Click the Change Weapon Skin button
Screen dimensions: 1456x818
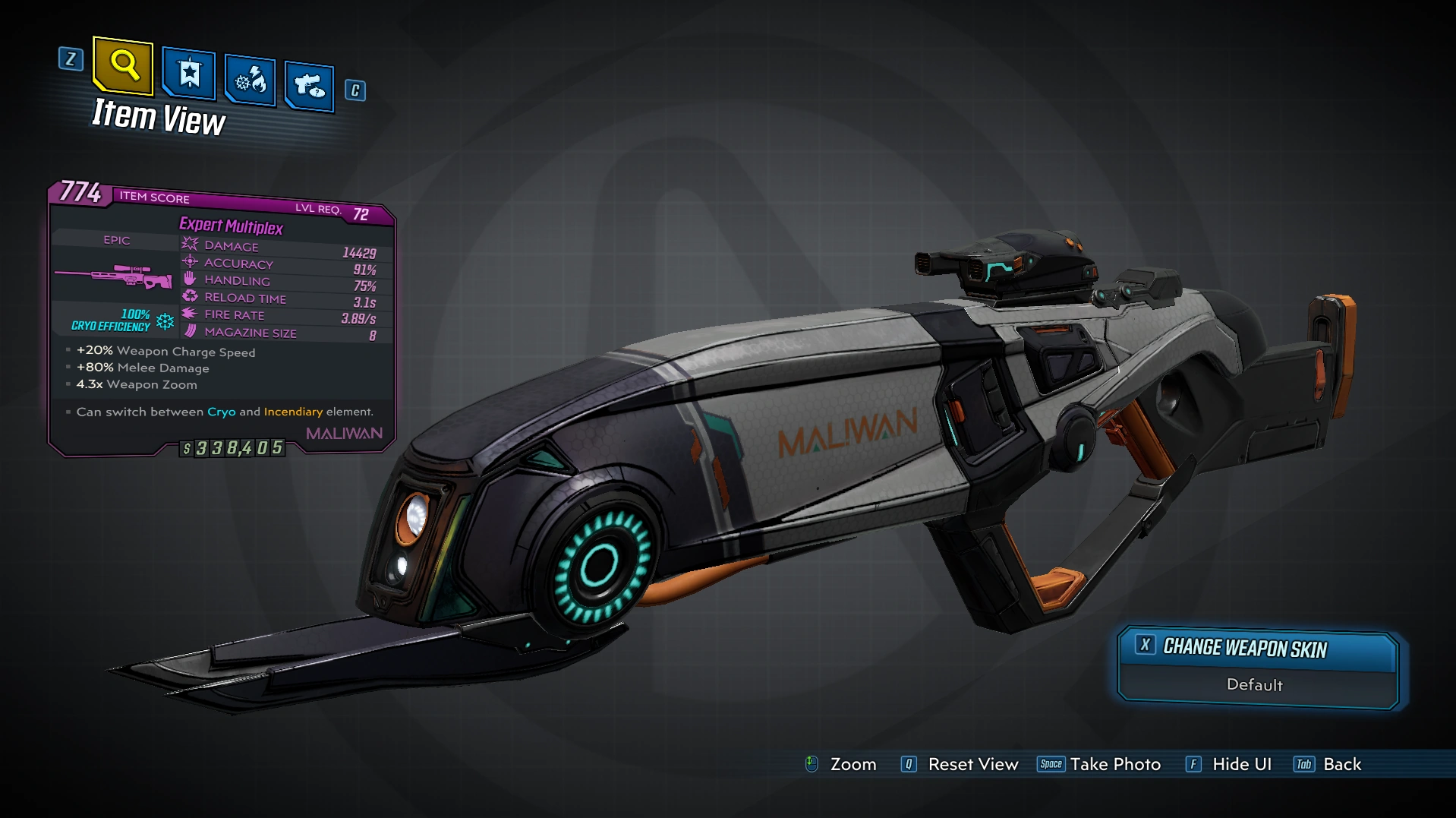click(1258, 648)
